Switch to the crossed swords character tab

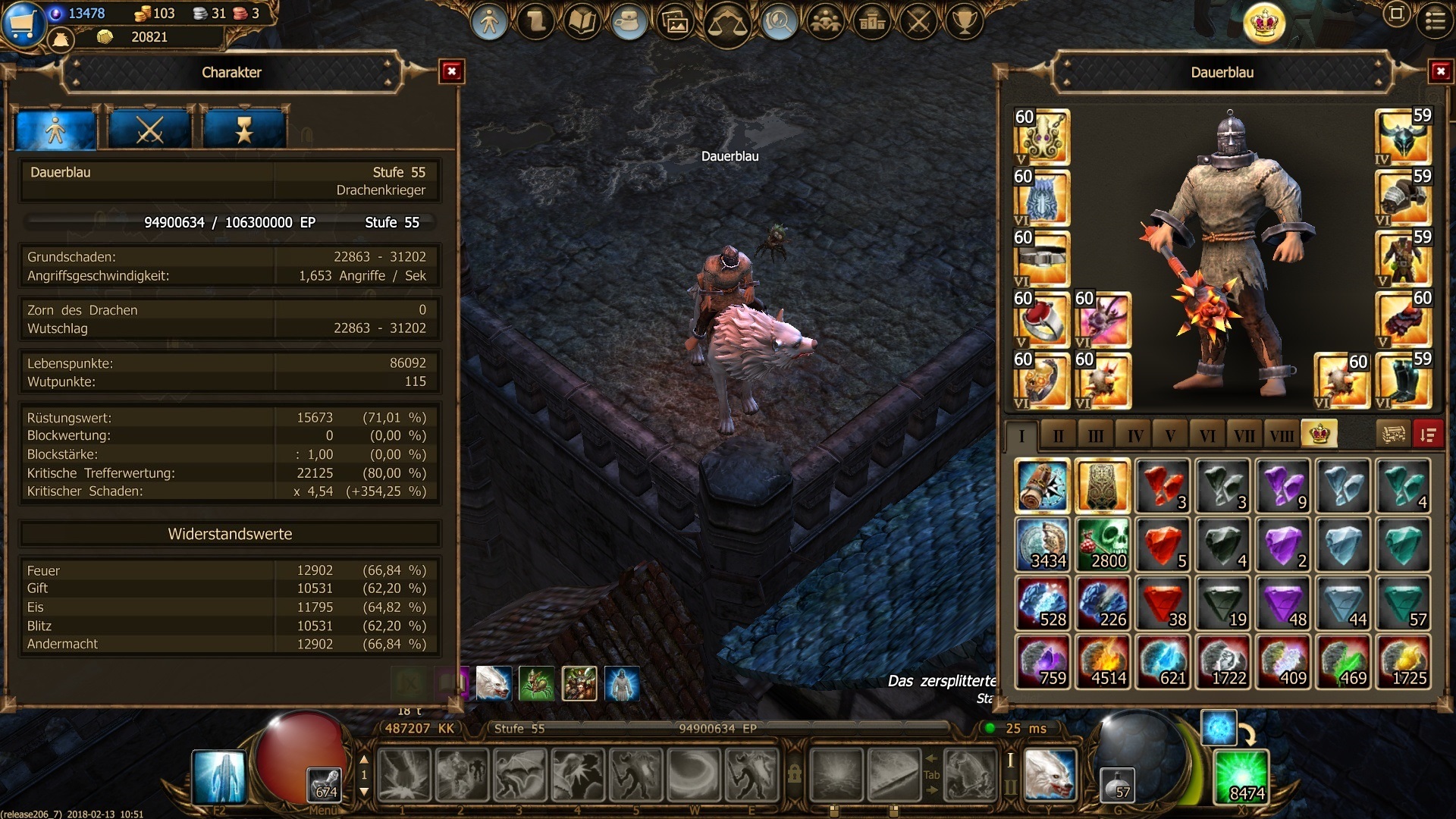(149, 130)
